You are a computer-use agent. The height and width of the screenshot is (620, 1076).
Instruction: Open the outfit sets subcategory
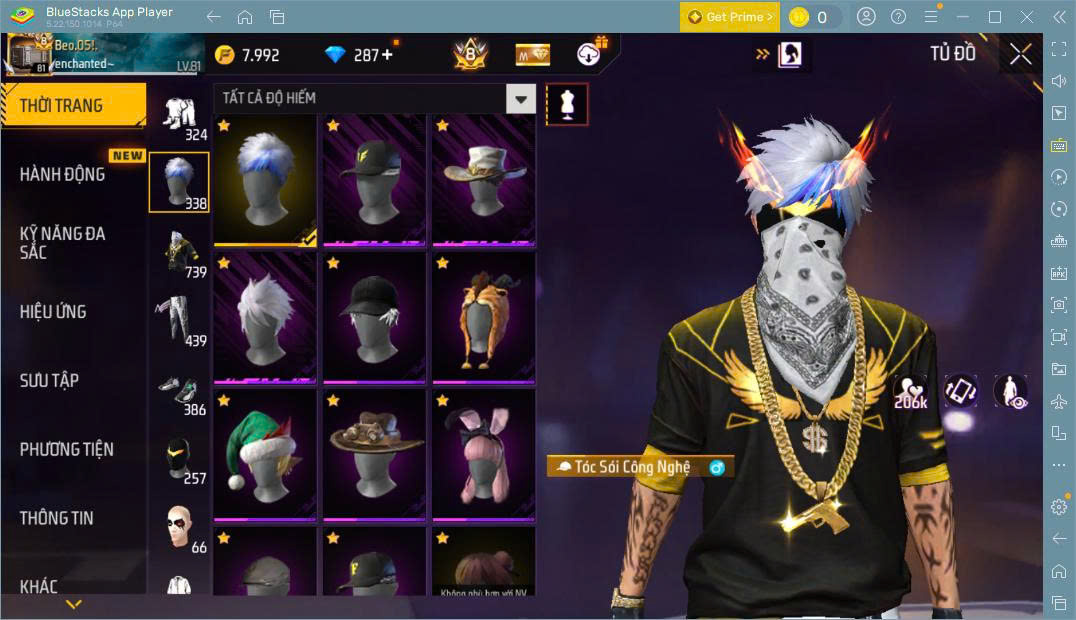180,119
